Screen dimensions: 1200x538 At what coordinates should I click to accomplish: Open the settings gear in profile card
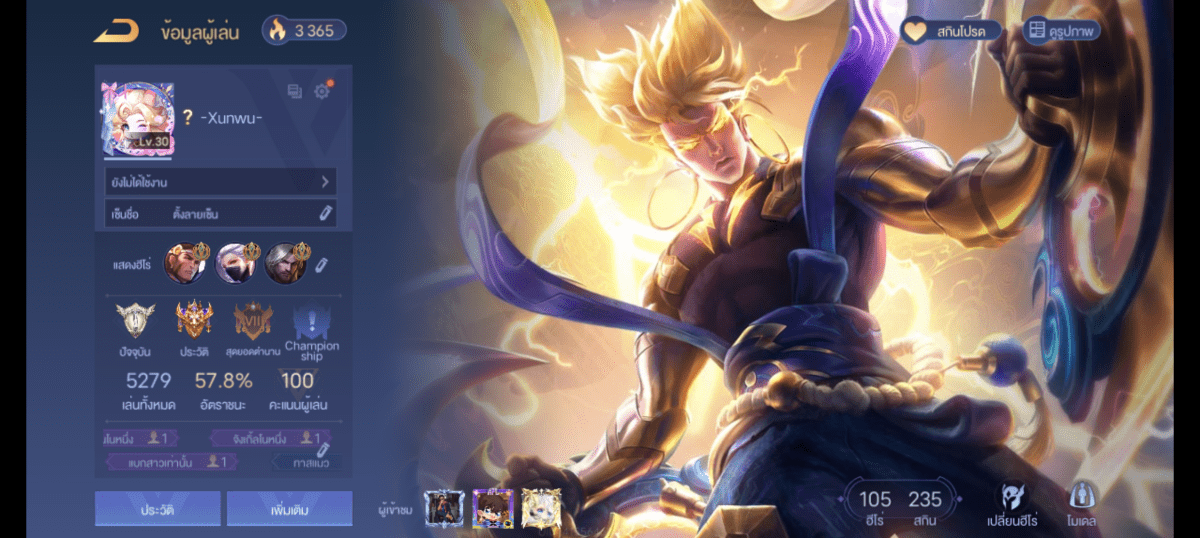(322, 92)
